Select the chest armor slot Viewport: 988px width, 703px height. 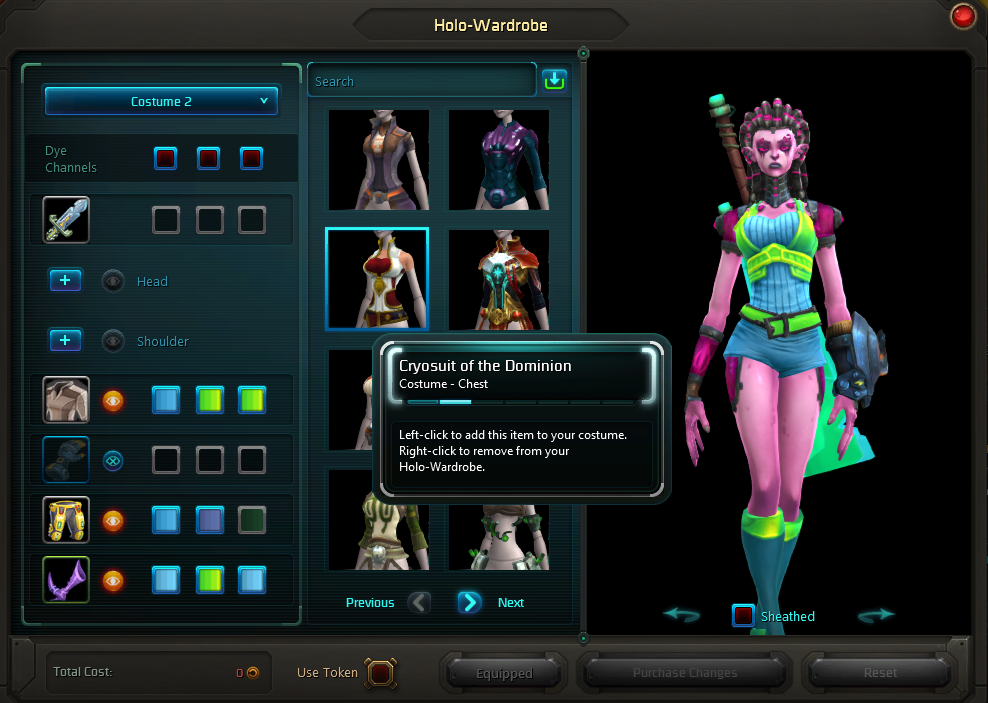pos(66,400)
